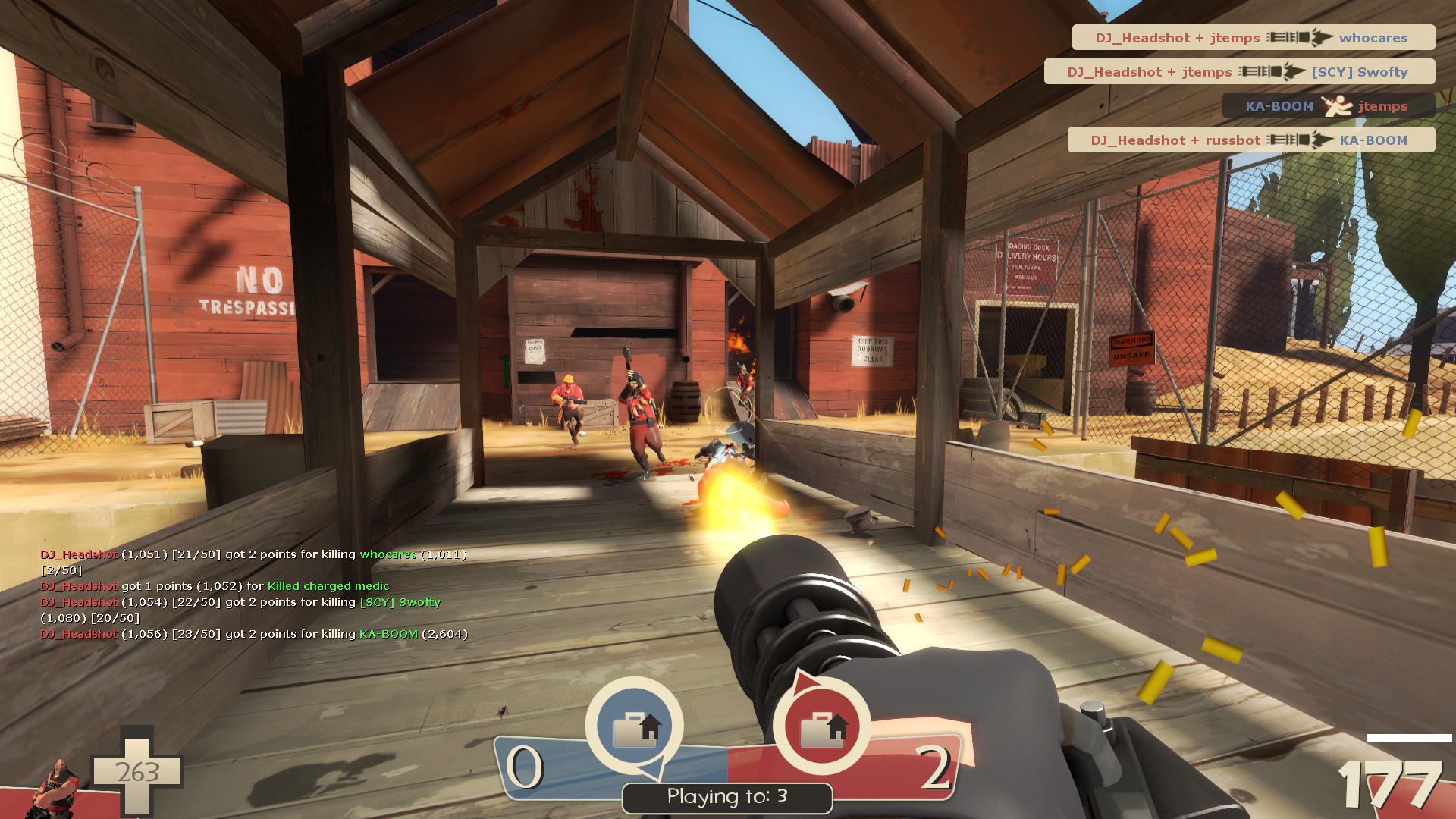1456x819 pixels.
Task: Click the jtemps victim name beside the death icon
Action: (1384, 105)
